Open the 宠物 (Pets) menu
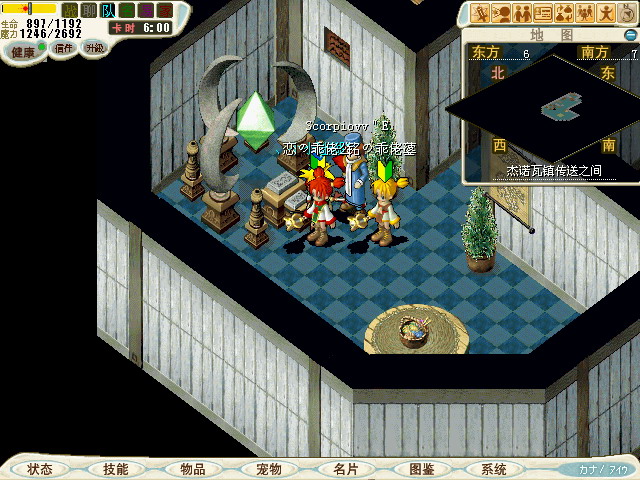 [x=268, y=469]
